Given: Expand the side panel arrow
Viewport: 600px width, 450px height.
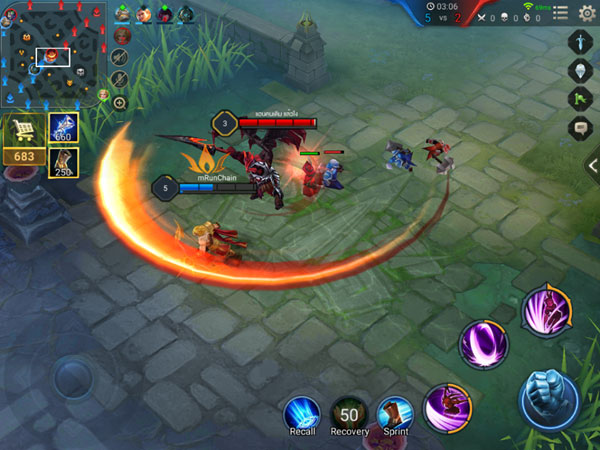Looking at the screenshot, I should (x=593, y=166).
